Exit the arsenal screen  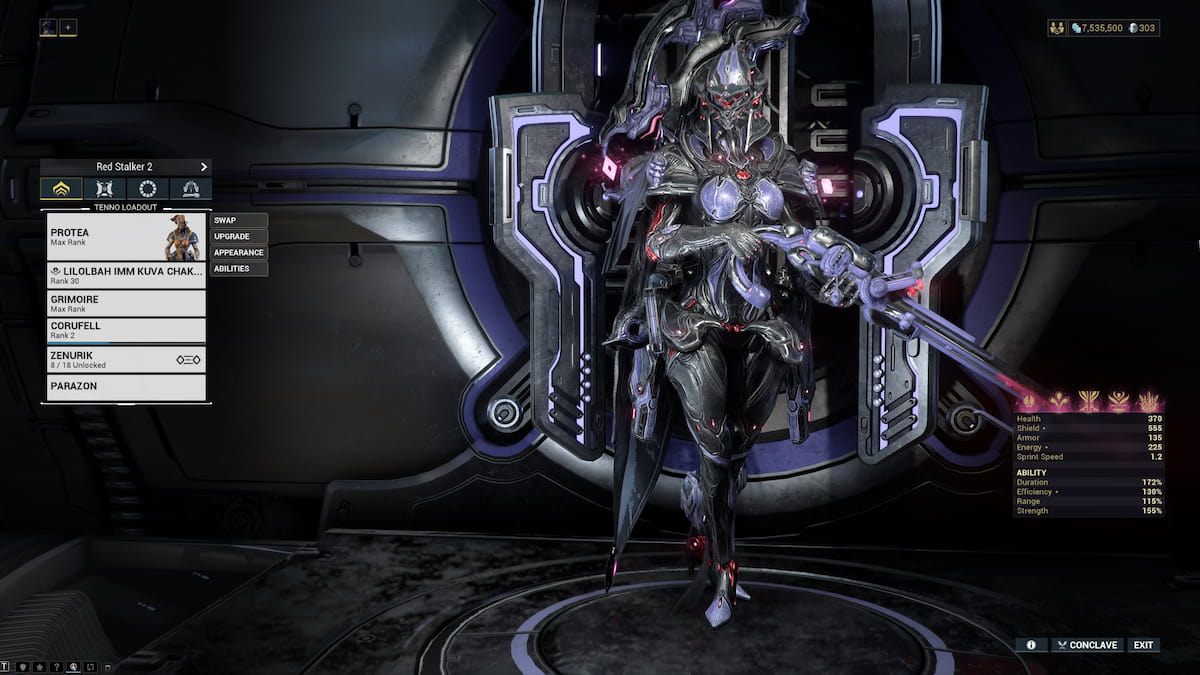pos(1143,645)
